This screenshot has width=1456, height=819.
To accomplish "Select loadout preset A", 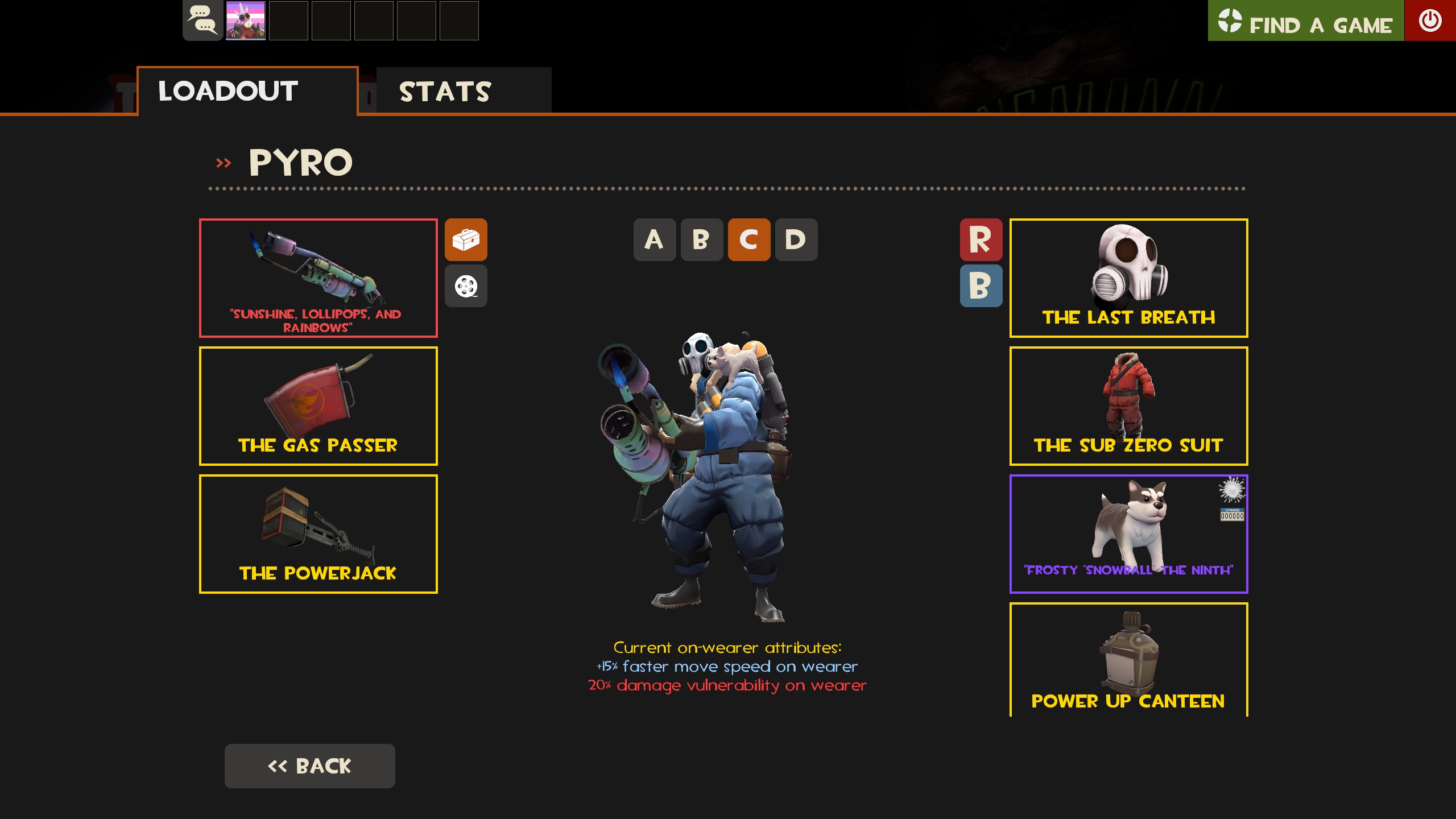I will [655, 241].
